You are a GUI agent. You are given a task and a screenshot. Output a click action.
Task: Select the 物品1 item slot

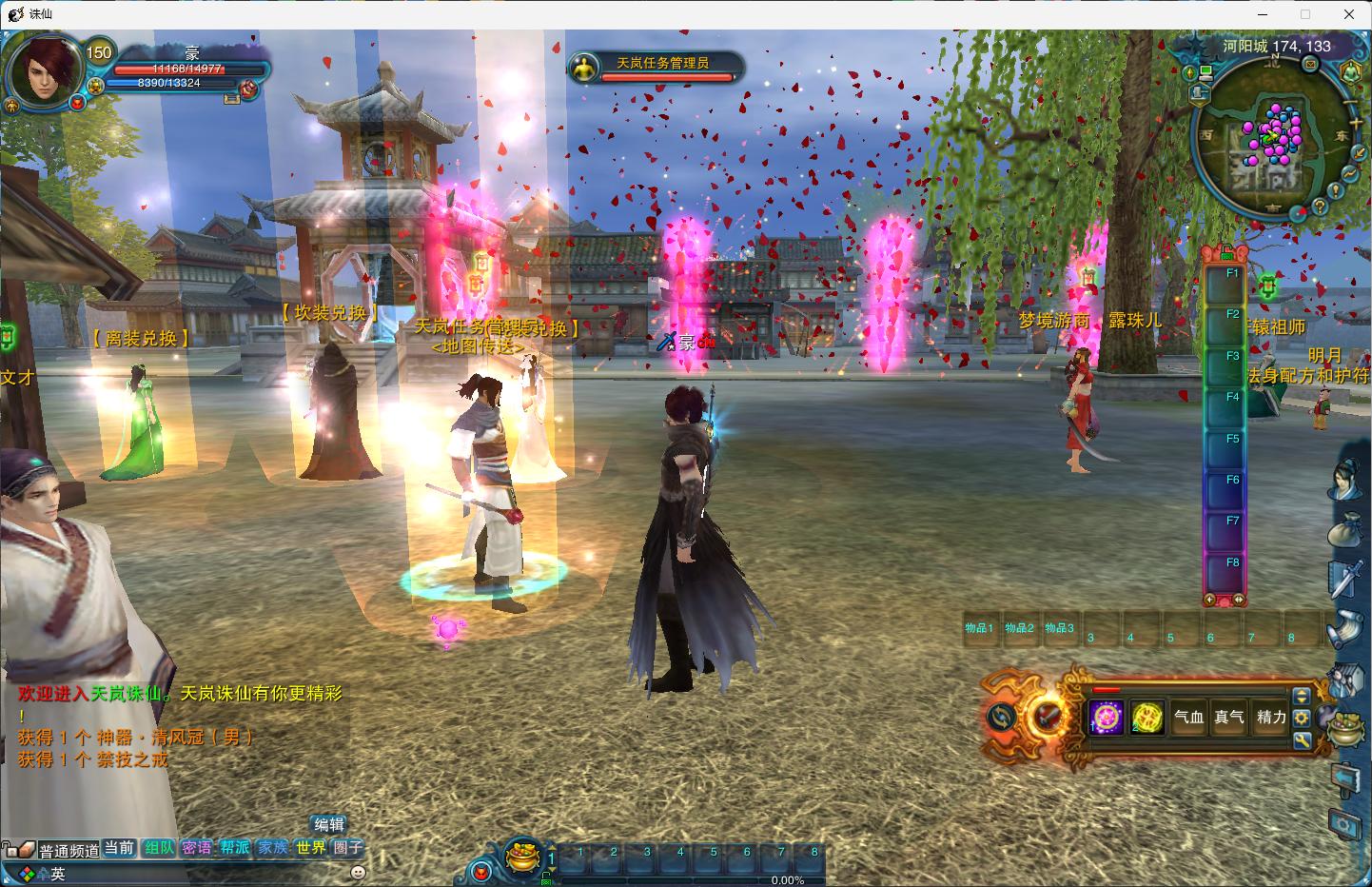pyautogui.click(x=979, y=630)
